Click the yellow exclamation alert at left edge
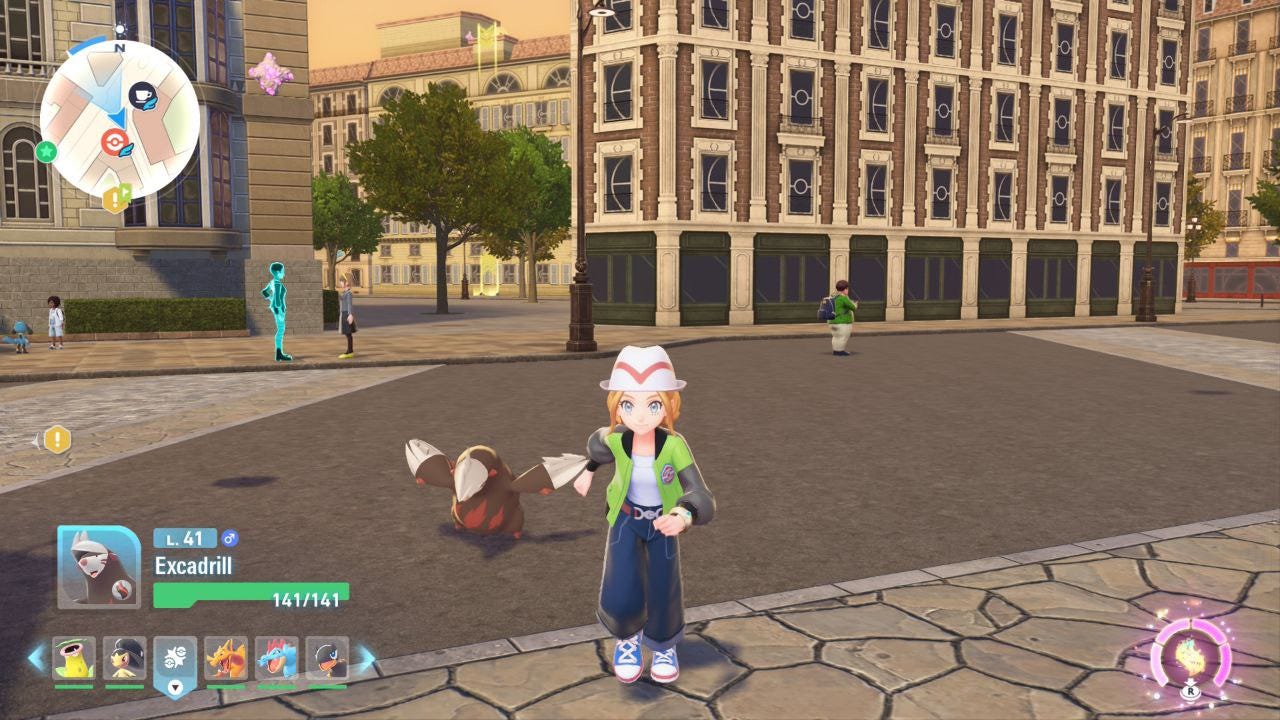This screenshot has height=720, width=1280. click(57, 439)
